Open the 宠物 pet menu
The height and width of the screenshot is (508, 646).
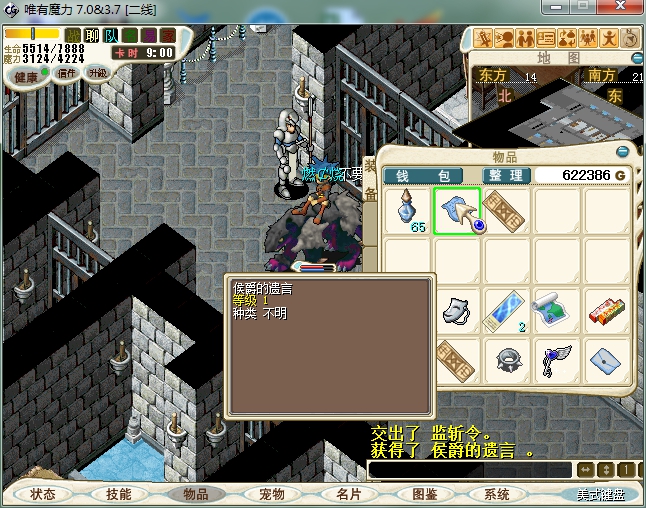271,494
